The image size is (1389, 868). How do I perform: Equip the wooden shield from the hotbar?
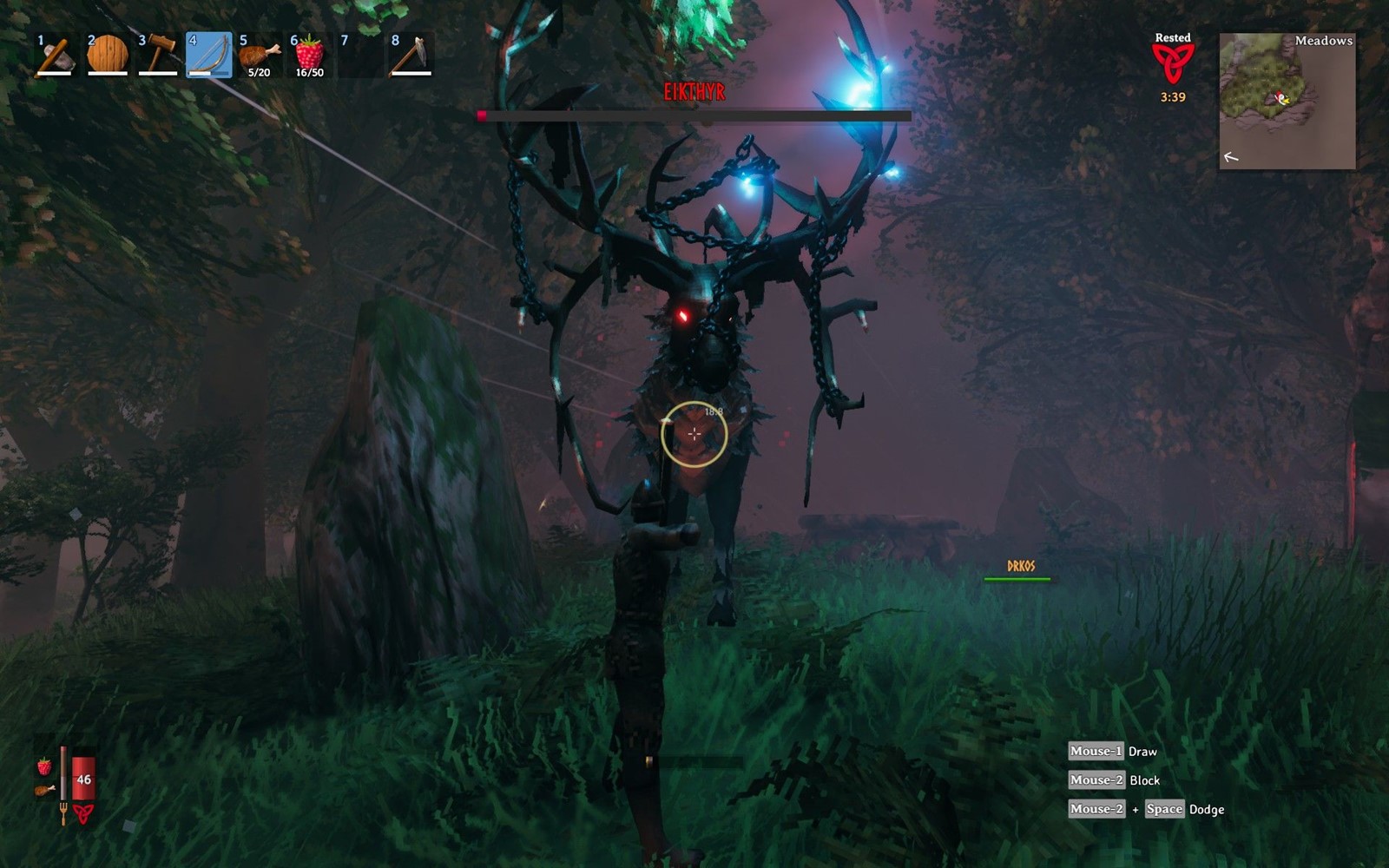coord(108,56)
